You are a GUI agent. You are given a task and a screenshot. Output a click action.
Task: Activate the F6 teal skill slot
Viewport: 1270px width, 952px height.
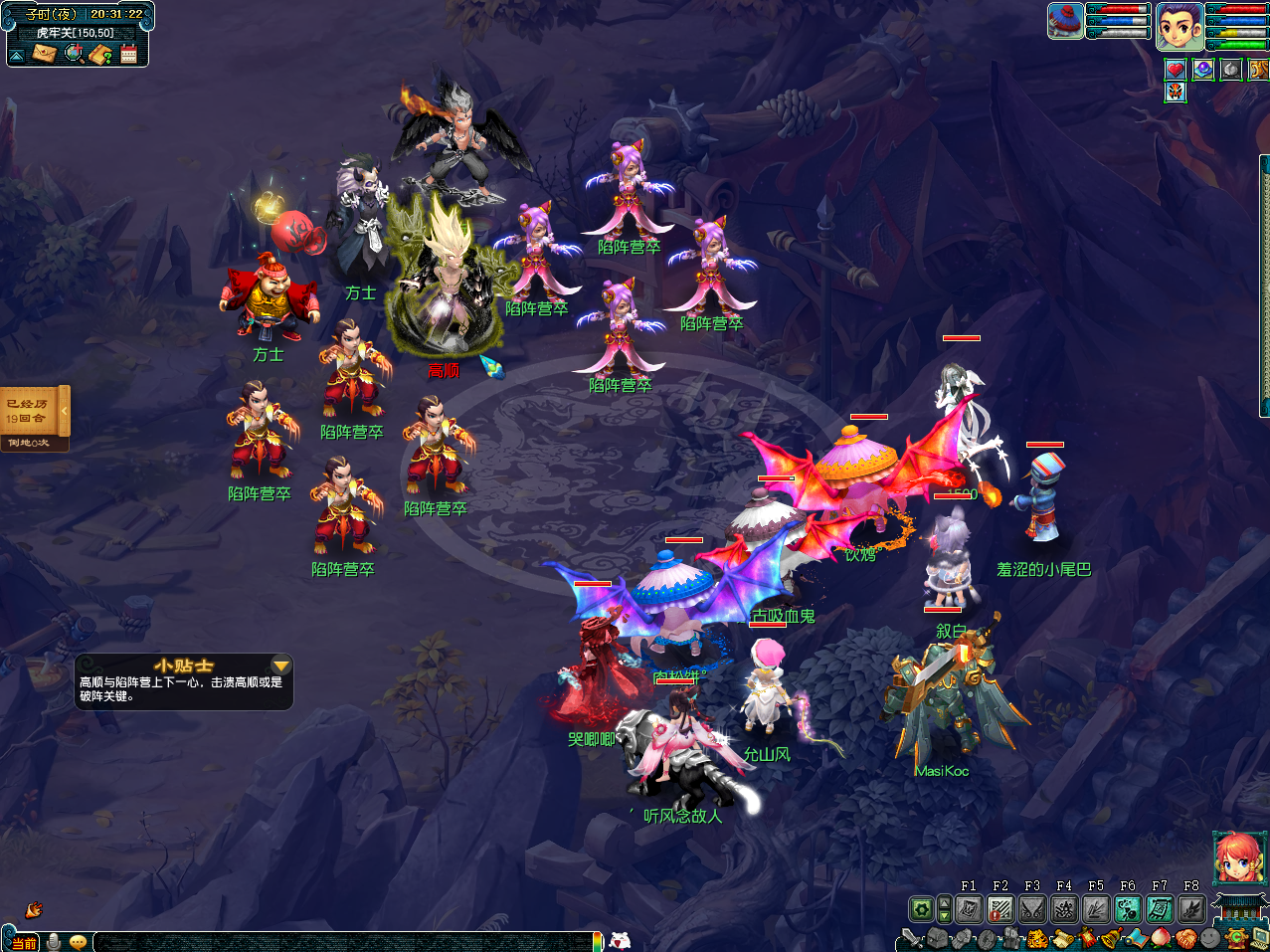[x=1127, y=908]
